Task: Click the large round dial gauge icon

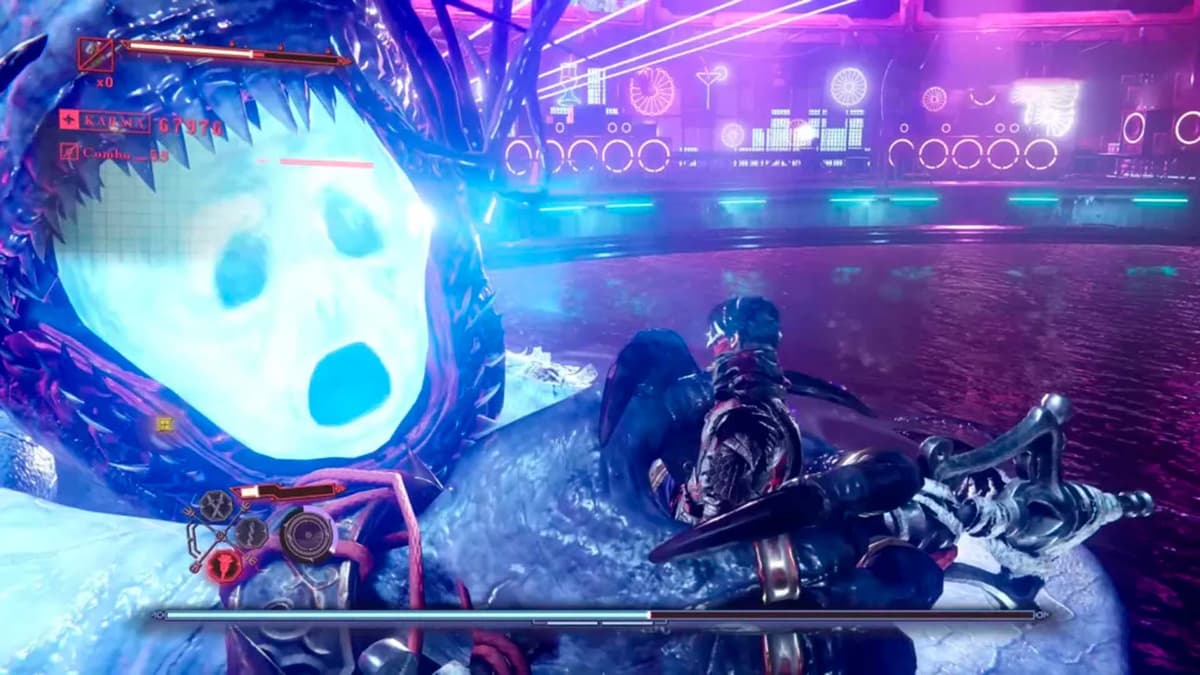Action: click(306, 536)
